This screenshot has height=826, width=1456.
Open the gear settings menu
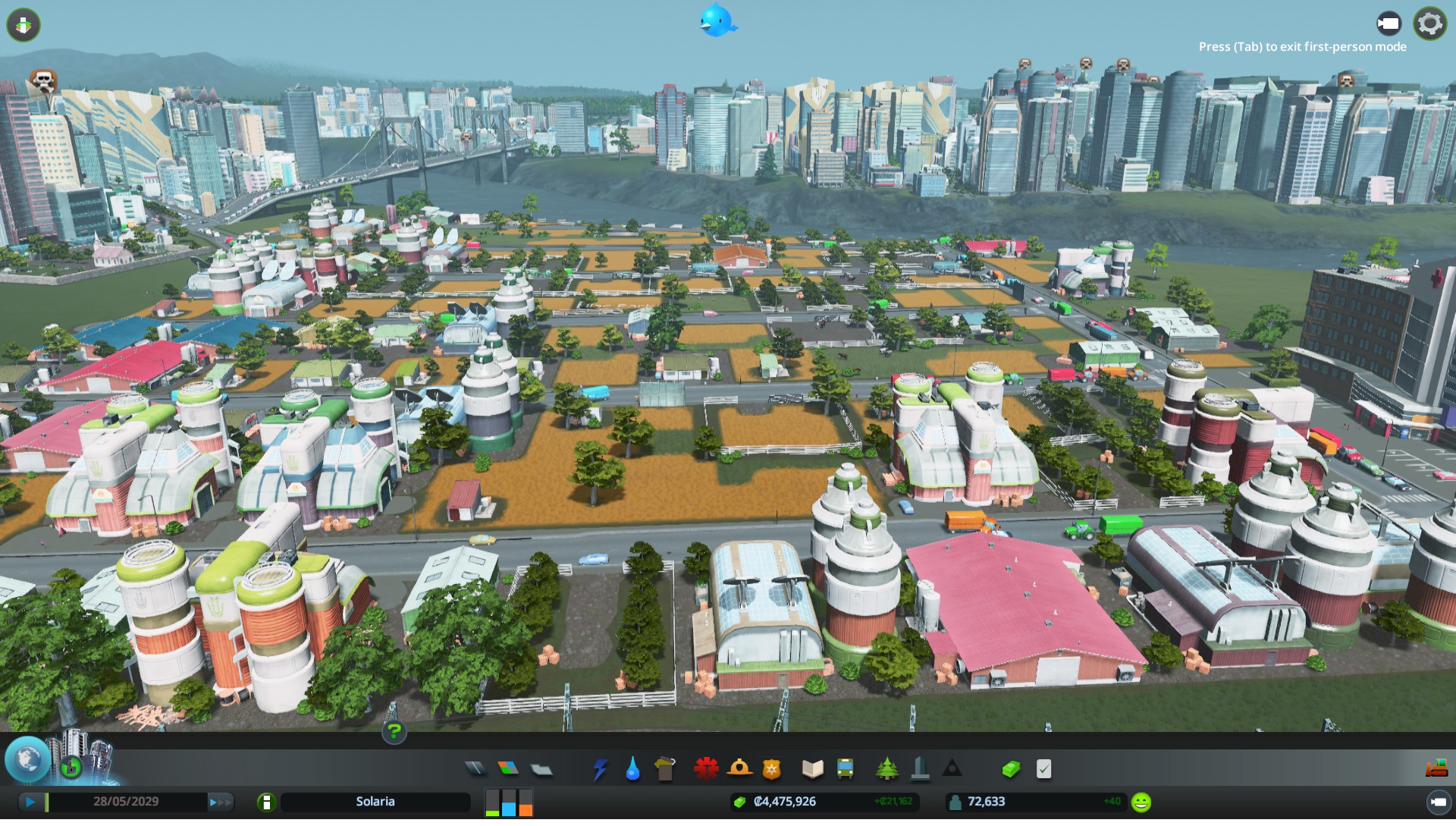[1429, 24]
